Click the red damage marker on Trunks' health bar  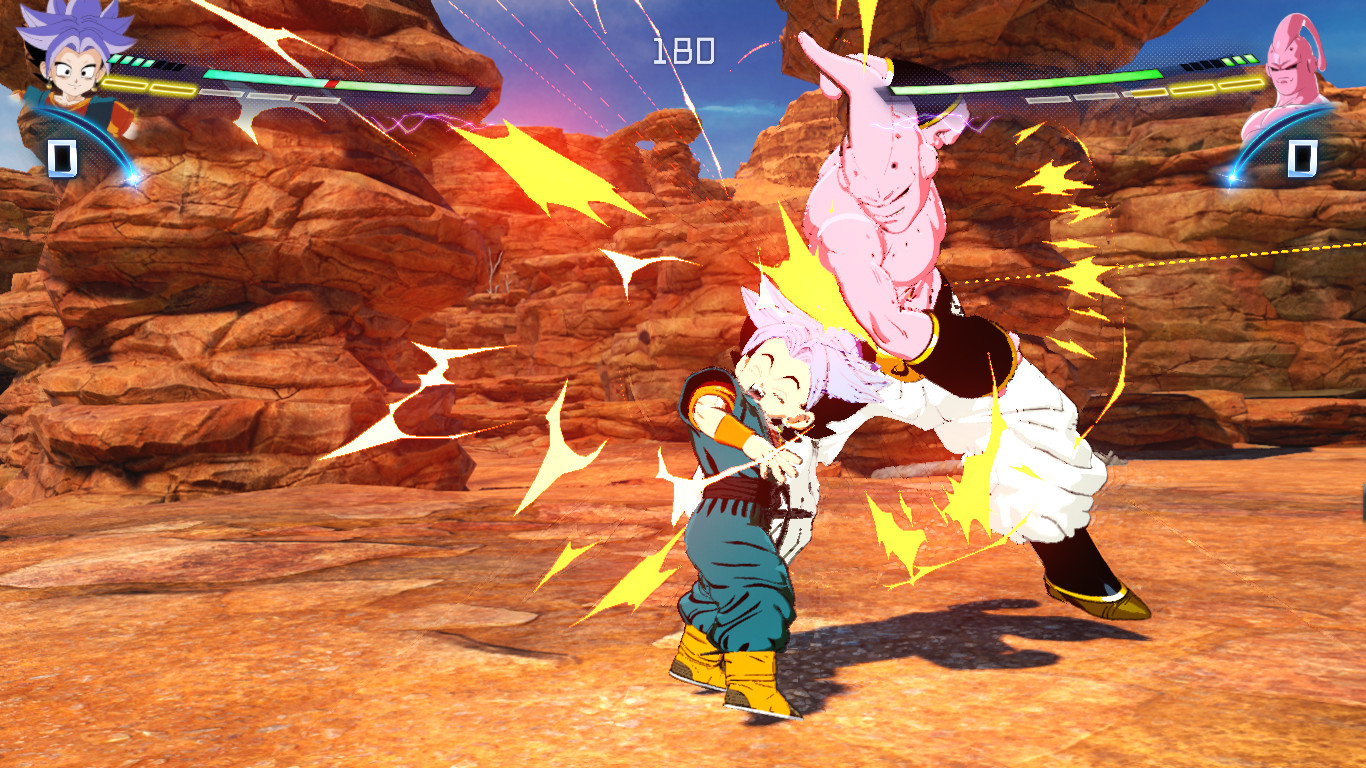[331, 84]
